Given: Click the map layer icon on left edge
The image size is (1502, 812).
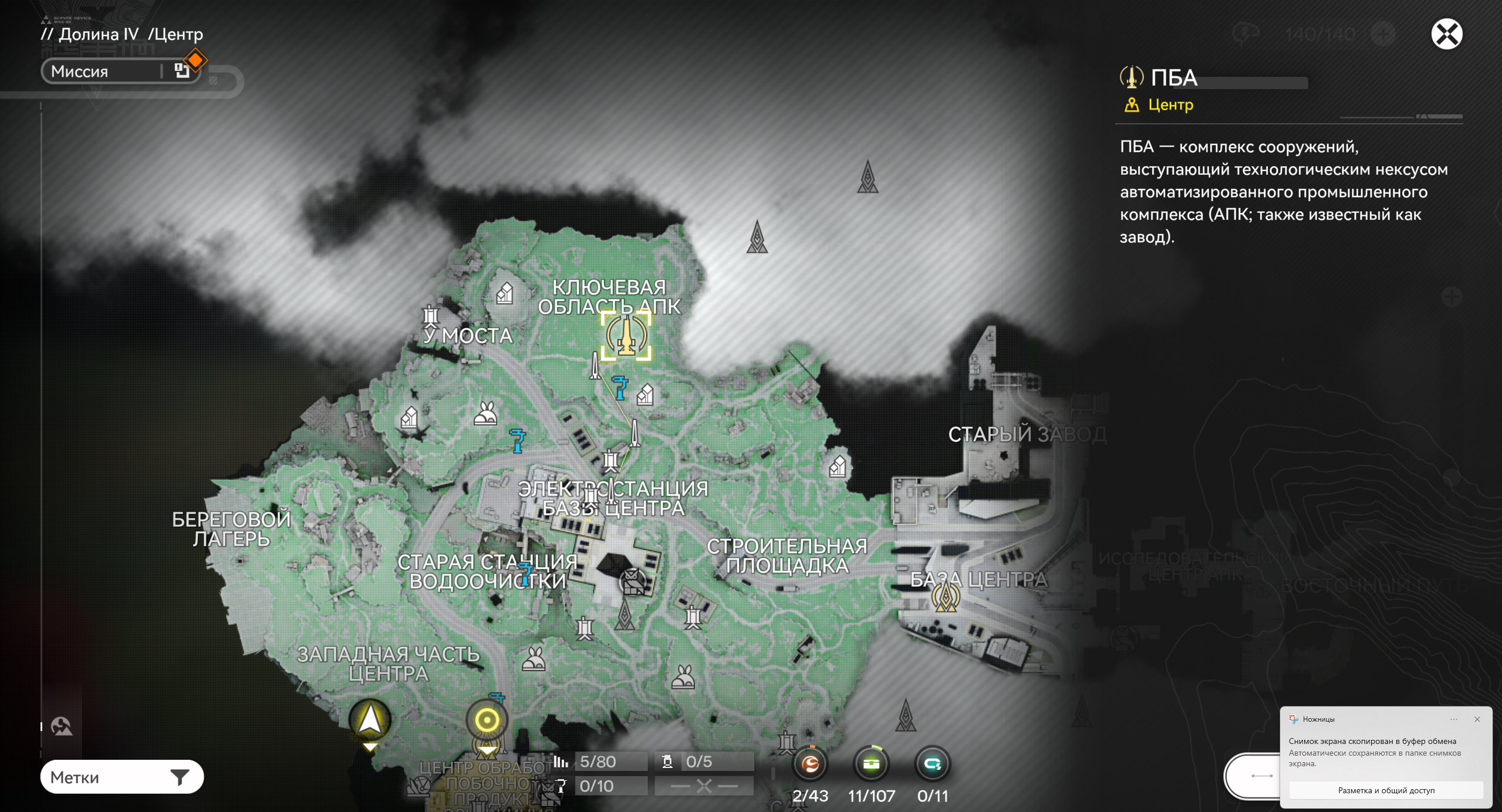Looking at the screenshot, I should [62, 726].
